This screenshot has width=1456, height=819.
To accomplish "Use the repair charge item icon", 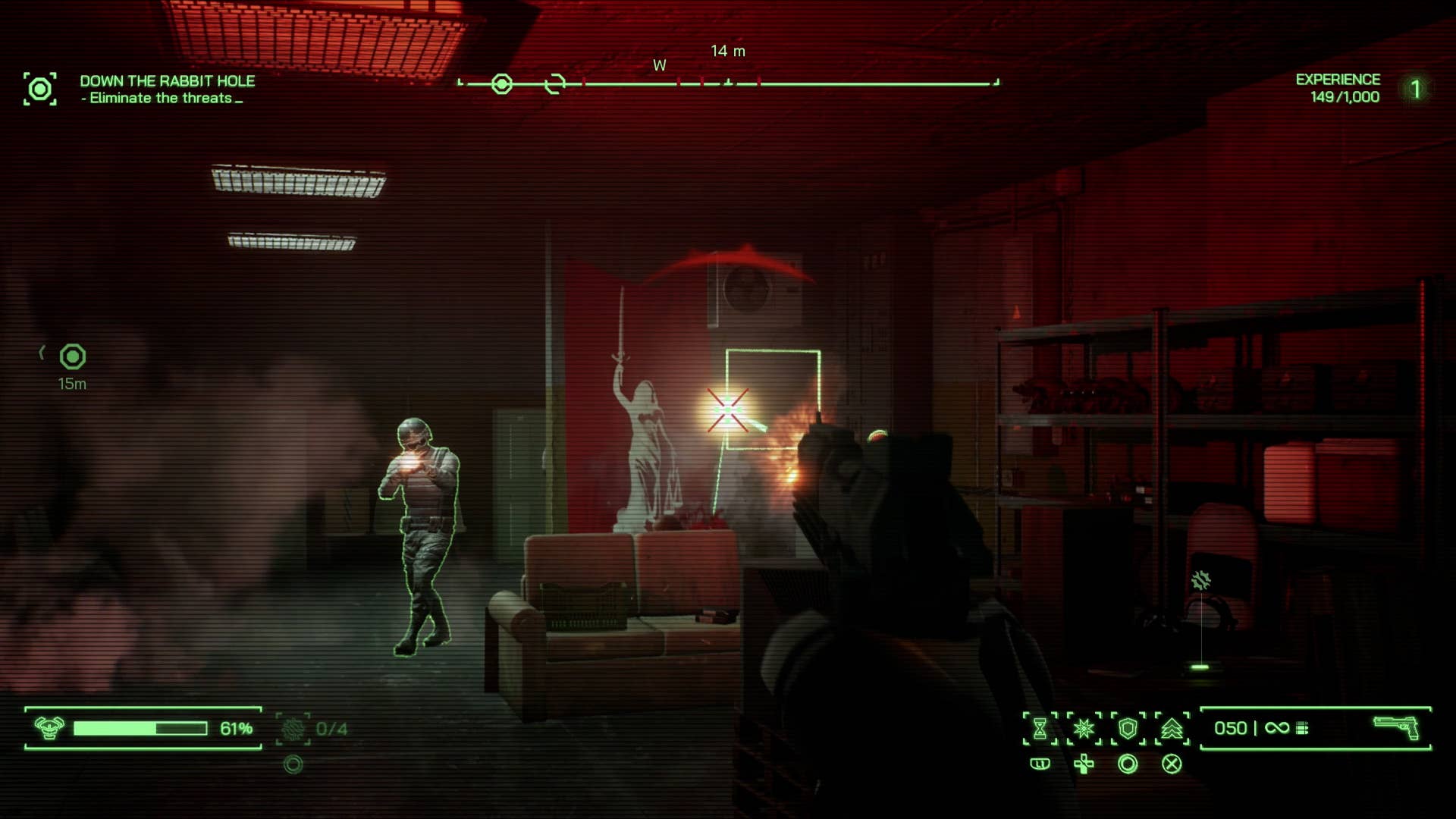I will click(x=293, y=729).
